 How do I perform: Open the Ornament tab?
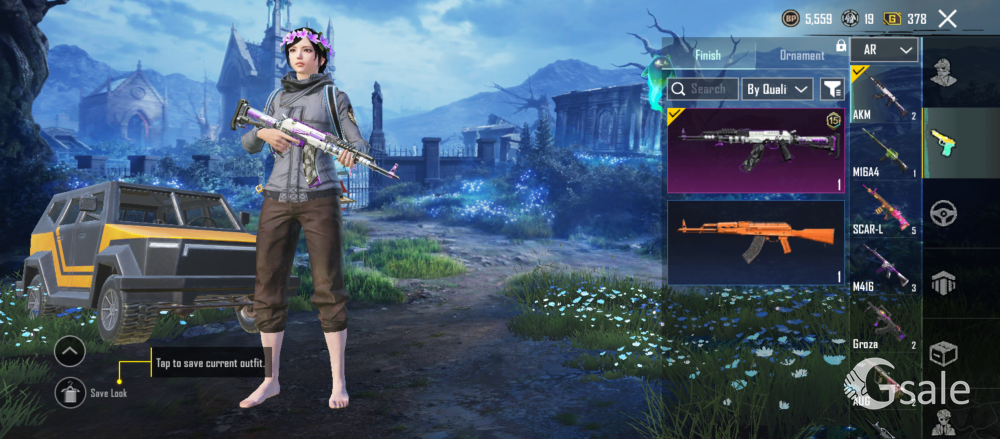click(802, 55)
